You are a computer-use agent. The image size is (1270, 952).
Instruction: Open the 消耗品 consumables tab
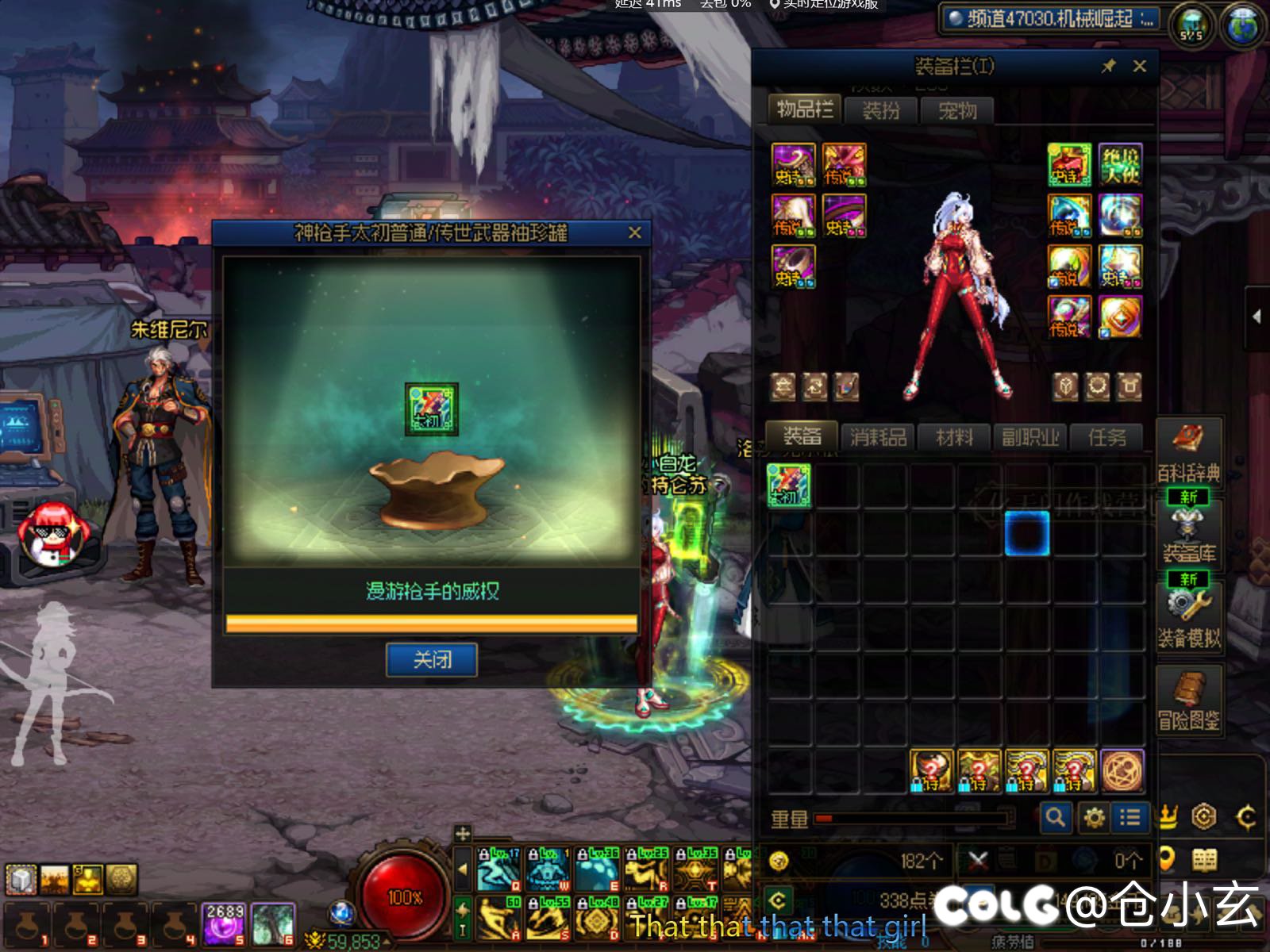[878, 436]
